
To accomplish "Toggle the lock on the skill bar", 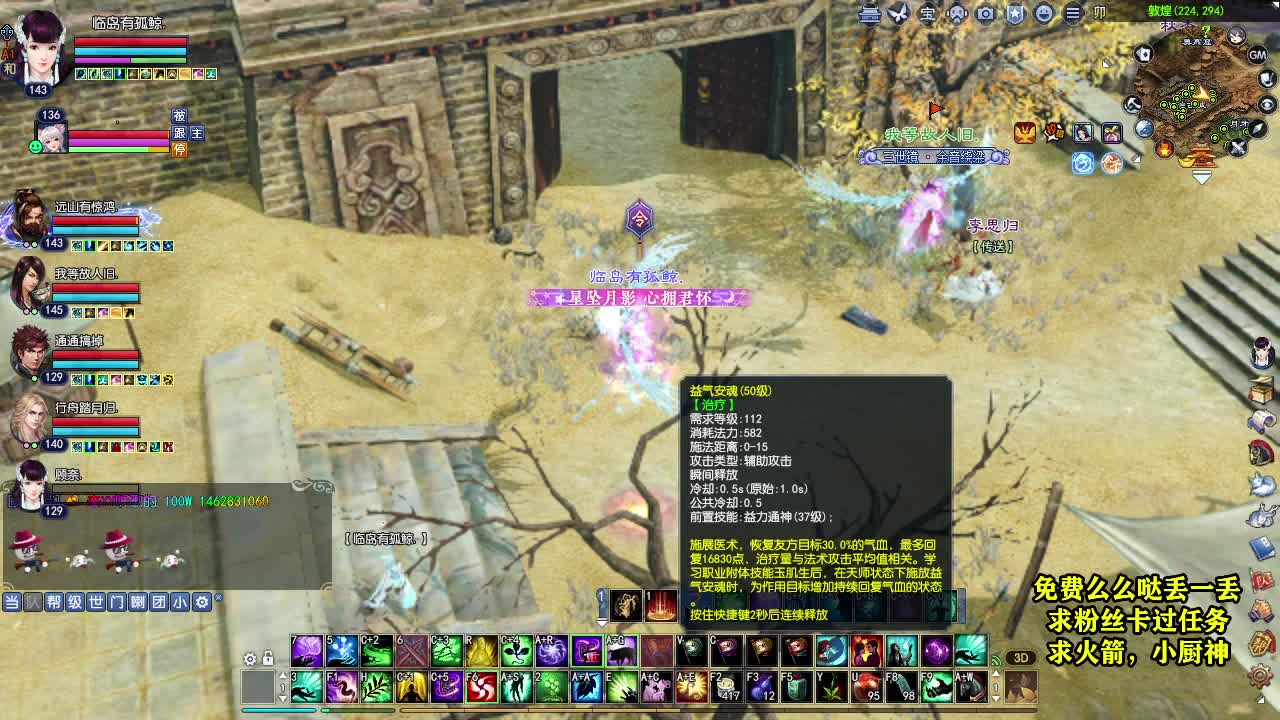I will tap(268, 658).
